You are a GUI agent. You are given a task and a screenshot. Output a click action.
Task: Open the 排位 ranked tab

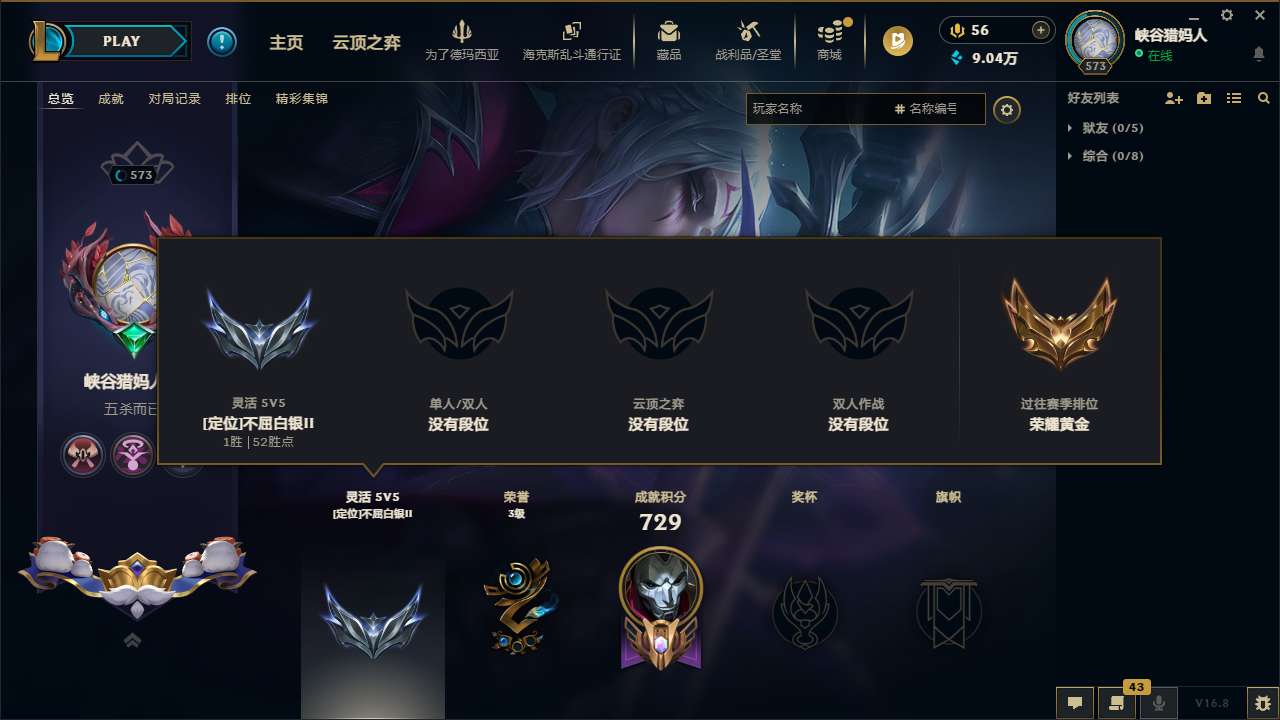238,98
